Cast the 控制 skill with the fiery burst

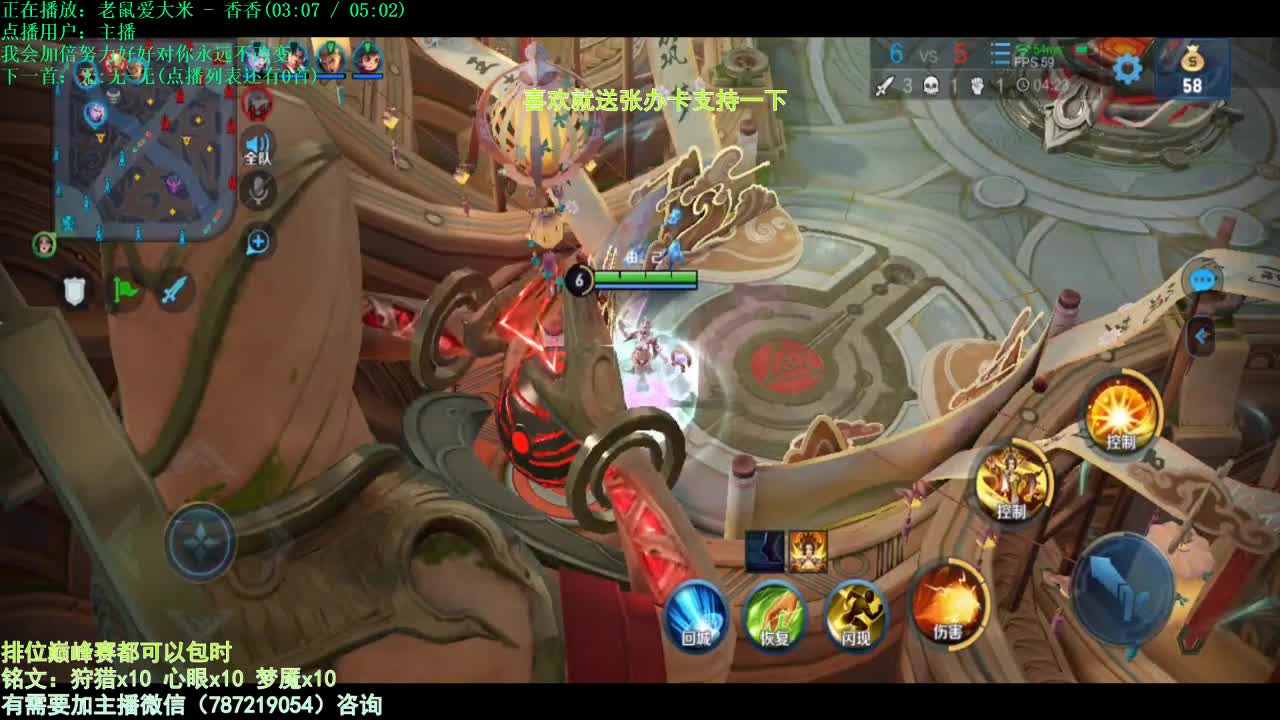pyautogui.click(x=1121, y=412)
